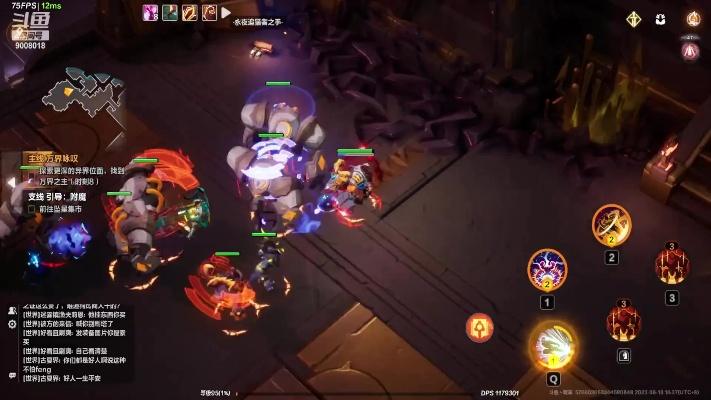Use the golden spinning ring skill
The image size is (711, 400).
[x=611, y=225]
